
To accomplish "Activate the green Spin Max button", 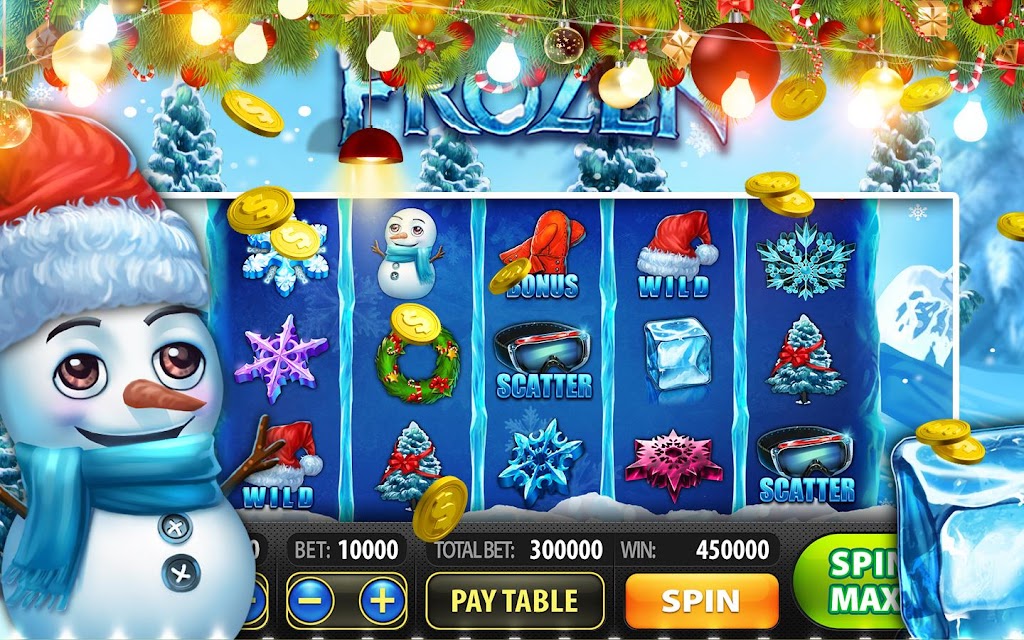I will (845, 580).
